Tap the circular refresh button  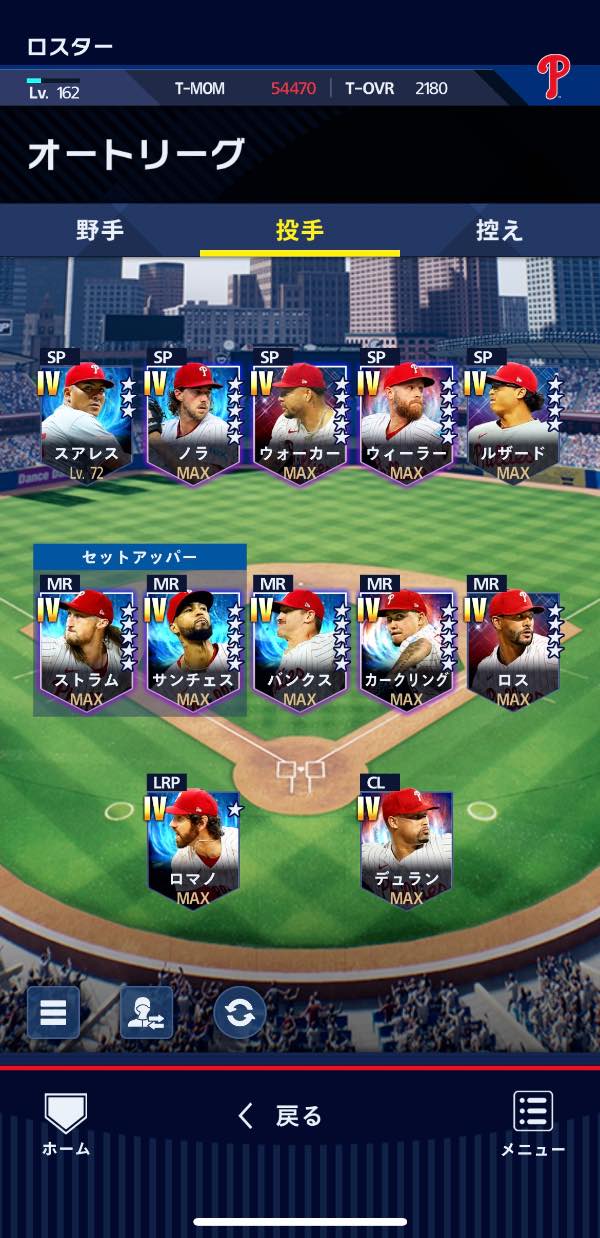coord(240,1013)
